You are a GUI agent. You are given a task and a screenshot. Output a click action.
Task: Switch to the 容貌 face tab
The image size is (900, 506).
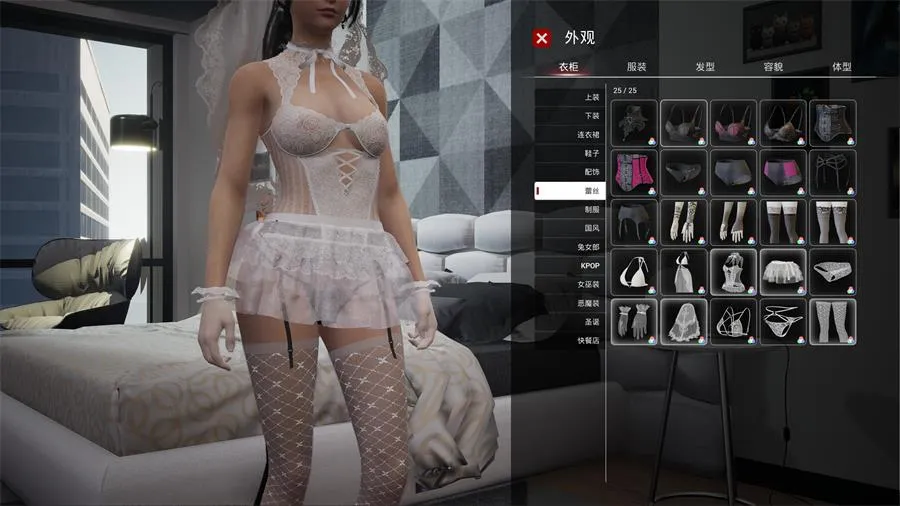[773, 67]
